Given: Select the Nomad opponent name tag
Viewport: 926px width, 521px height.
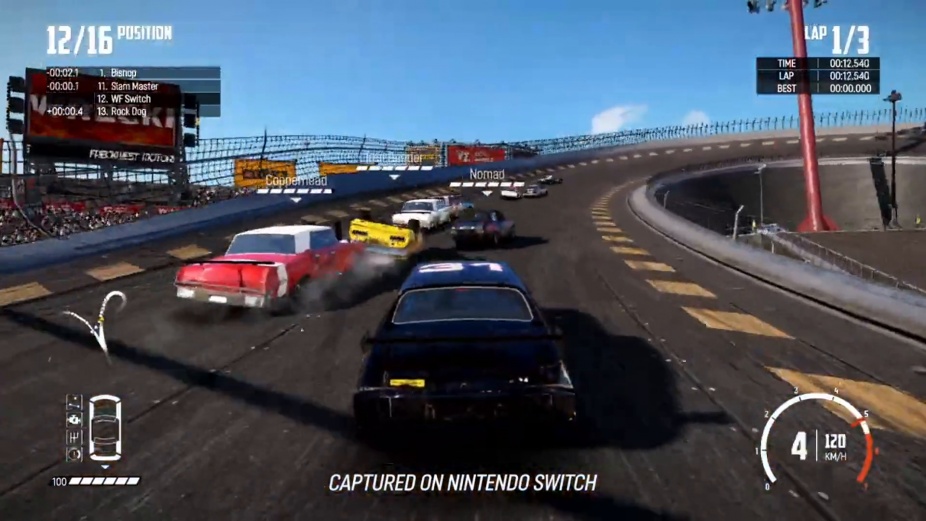Looking at the screenshot, I should (x=487, y=175).
